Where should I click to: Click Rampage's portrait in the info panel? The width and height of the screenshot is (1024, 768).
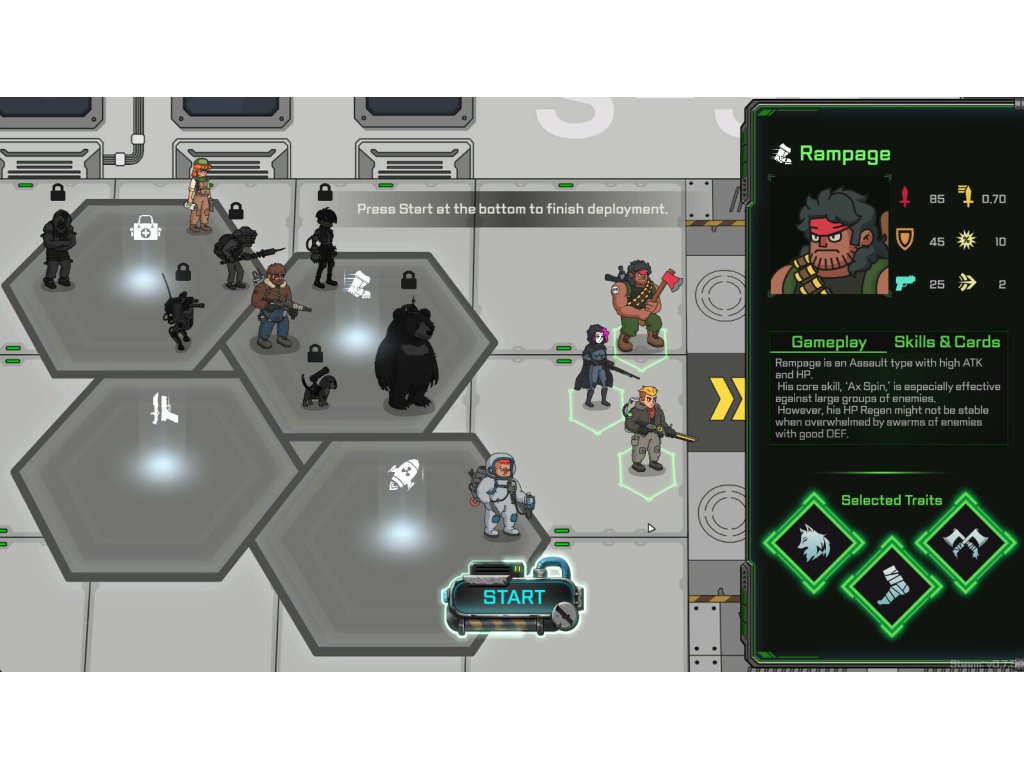pos(829,237)
